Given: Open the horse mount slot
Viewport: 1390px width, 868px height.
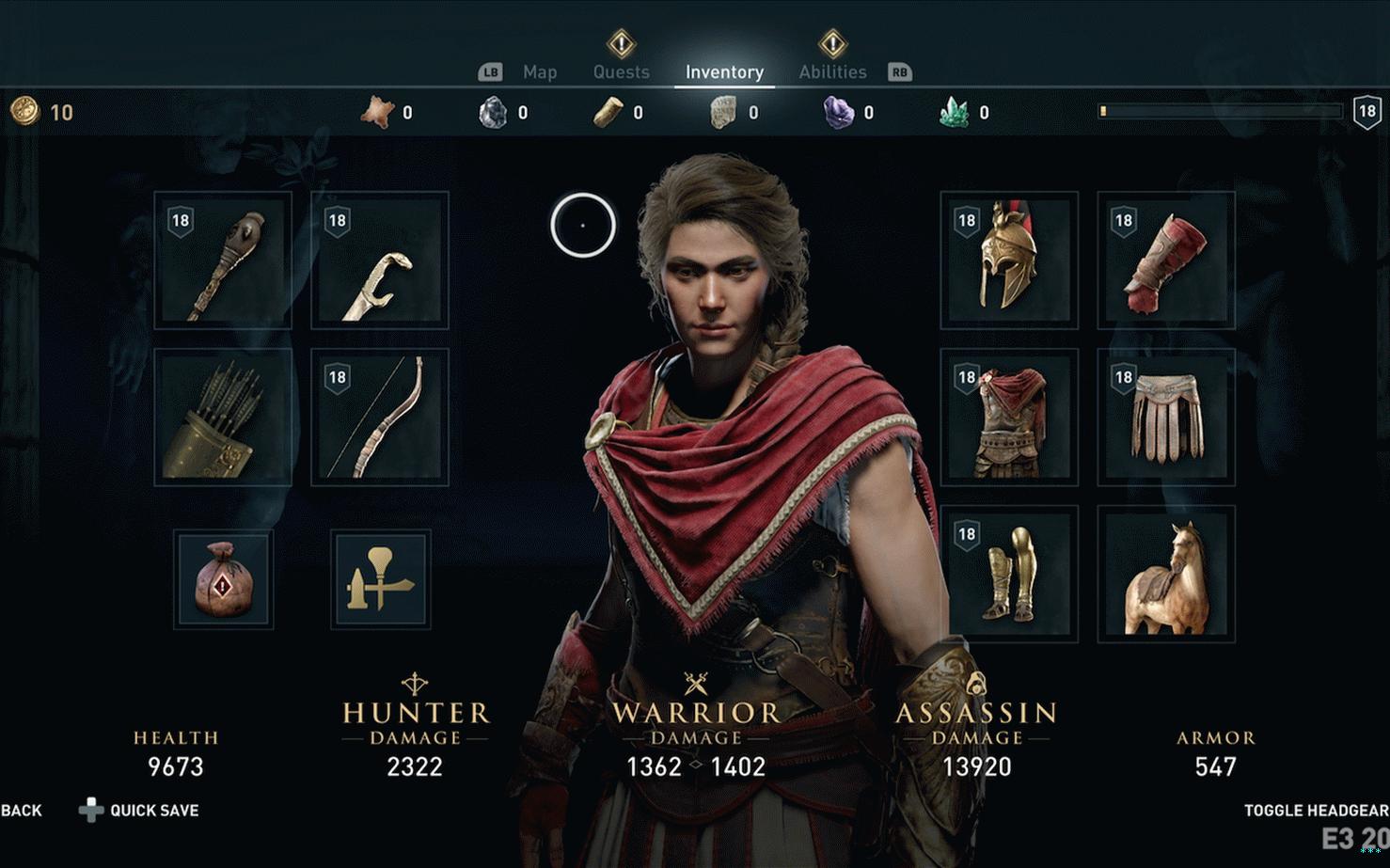Looking at the screenshot, I should click(x=1166, y=575).
